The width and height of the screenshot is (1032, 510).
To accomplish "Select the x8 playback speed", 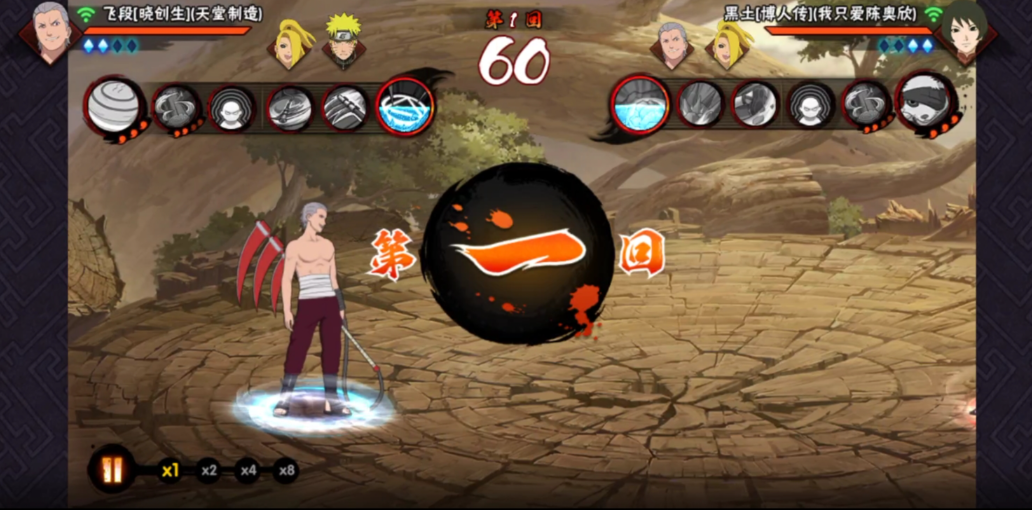I will pos(286,470).
